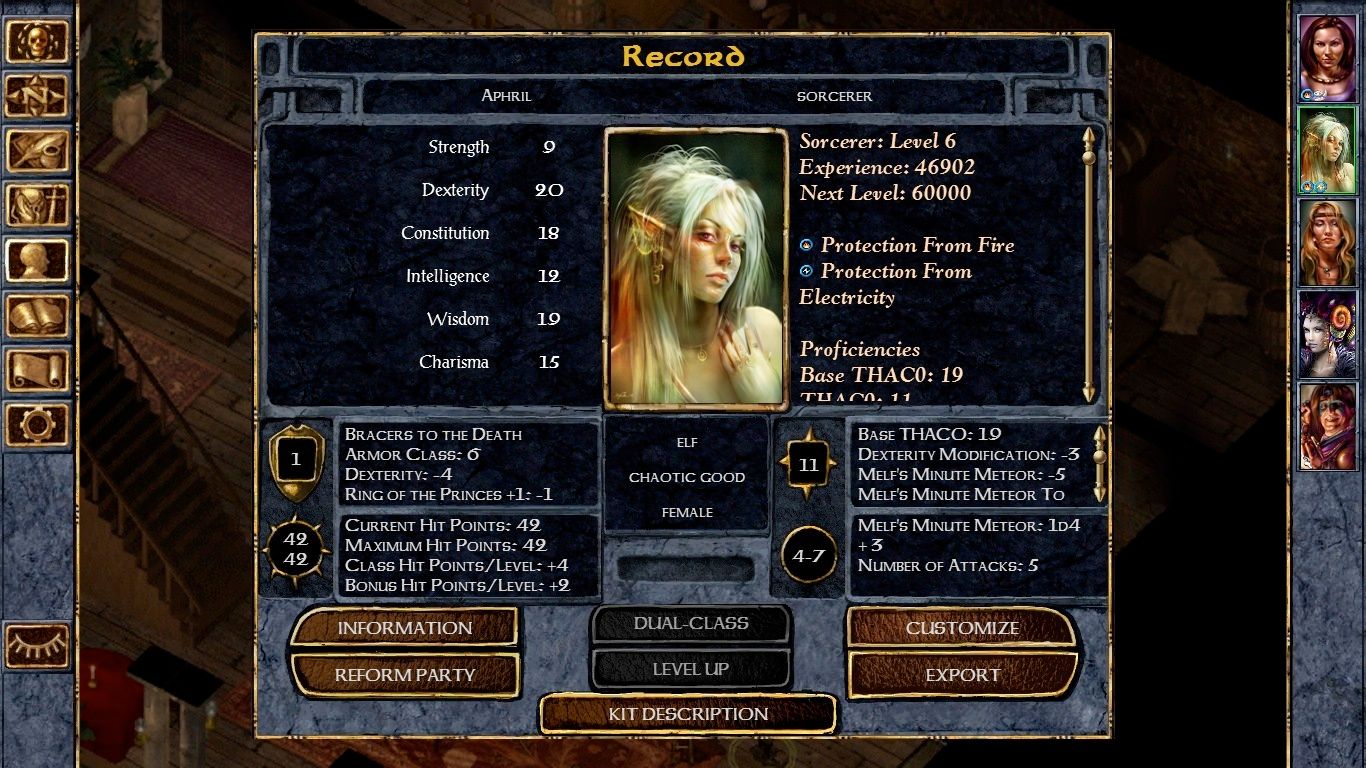1366x768 pixels.
Task: Choose Reform Party
Action: point(404,675)
